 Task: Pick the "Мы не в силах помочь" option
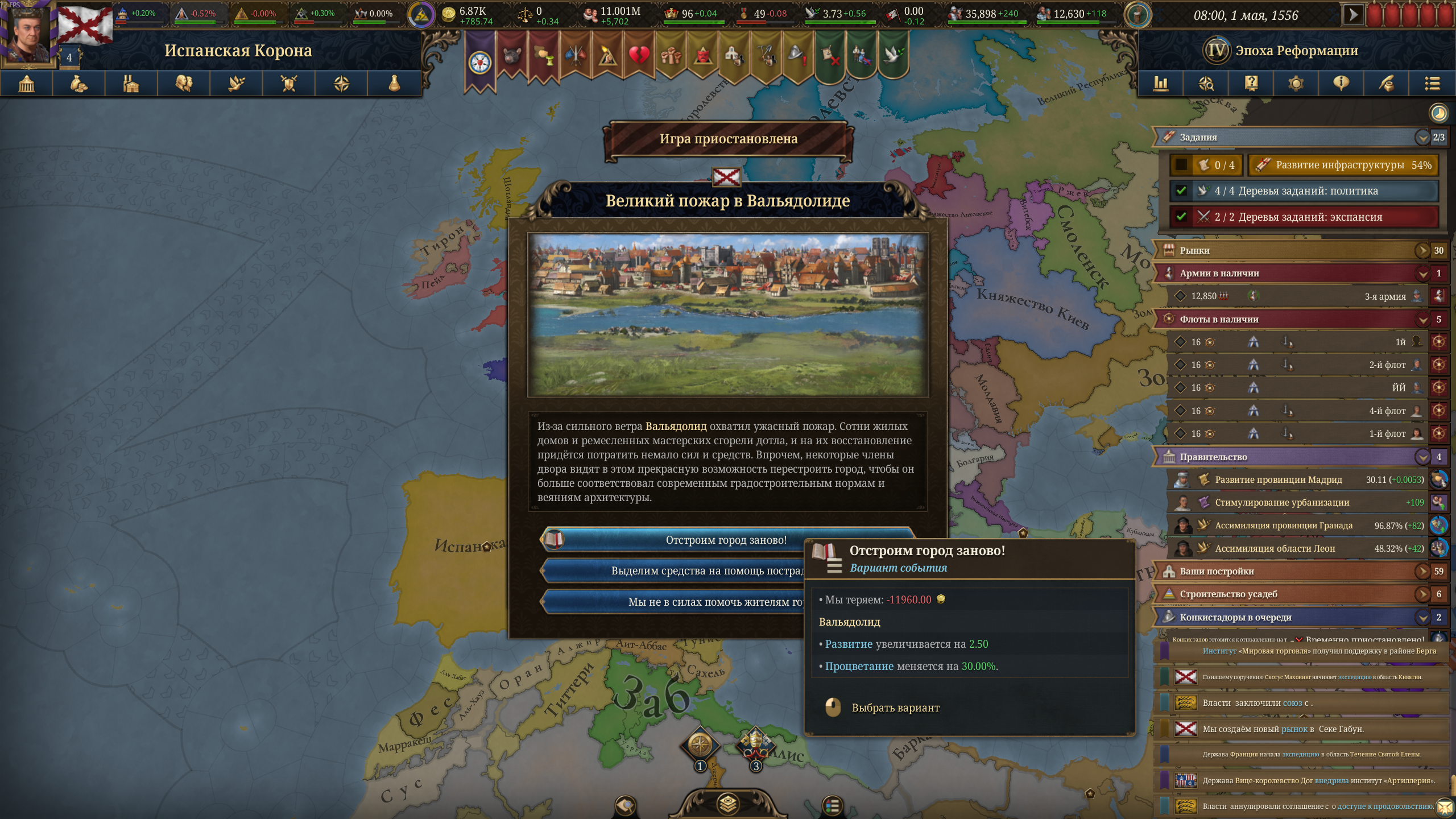[x=671, y=602]
